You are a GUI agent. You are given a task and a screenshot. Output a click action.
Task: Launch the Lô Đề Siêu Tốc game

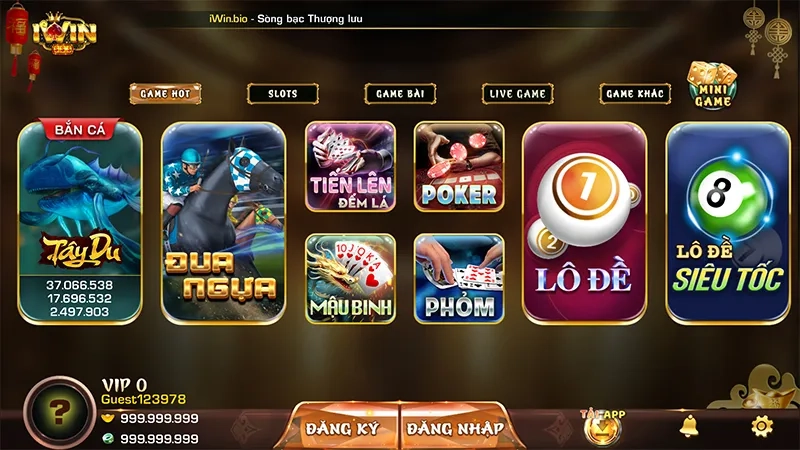tap(728, 222)
